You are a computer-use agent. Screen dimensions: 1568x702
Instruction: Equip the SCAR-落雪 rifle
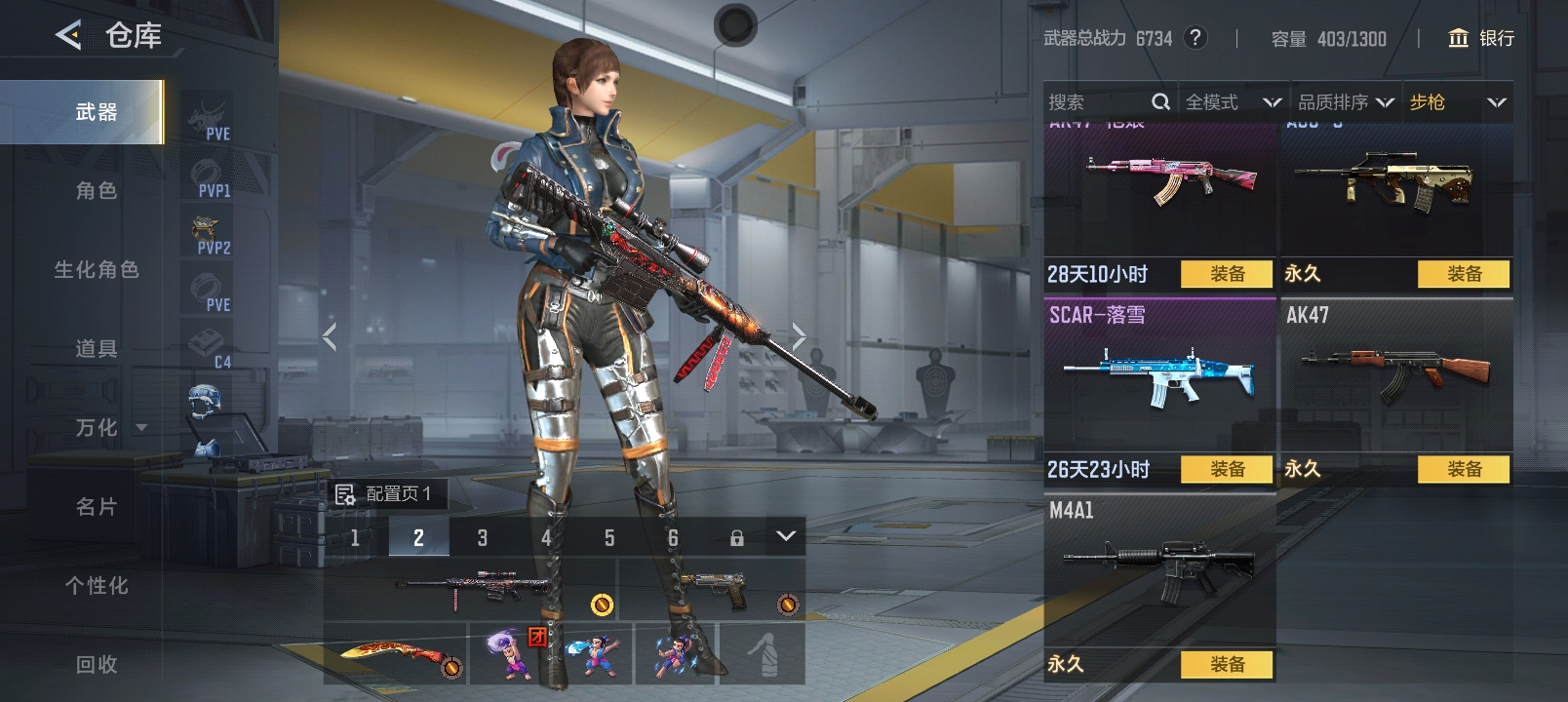pos(1227,470)
